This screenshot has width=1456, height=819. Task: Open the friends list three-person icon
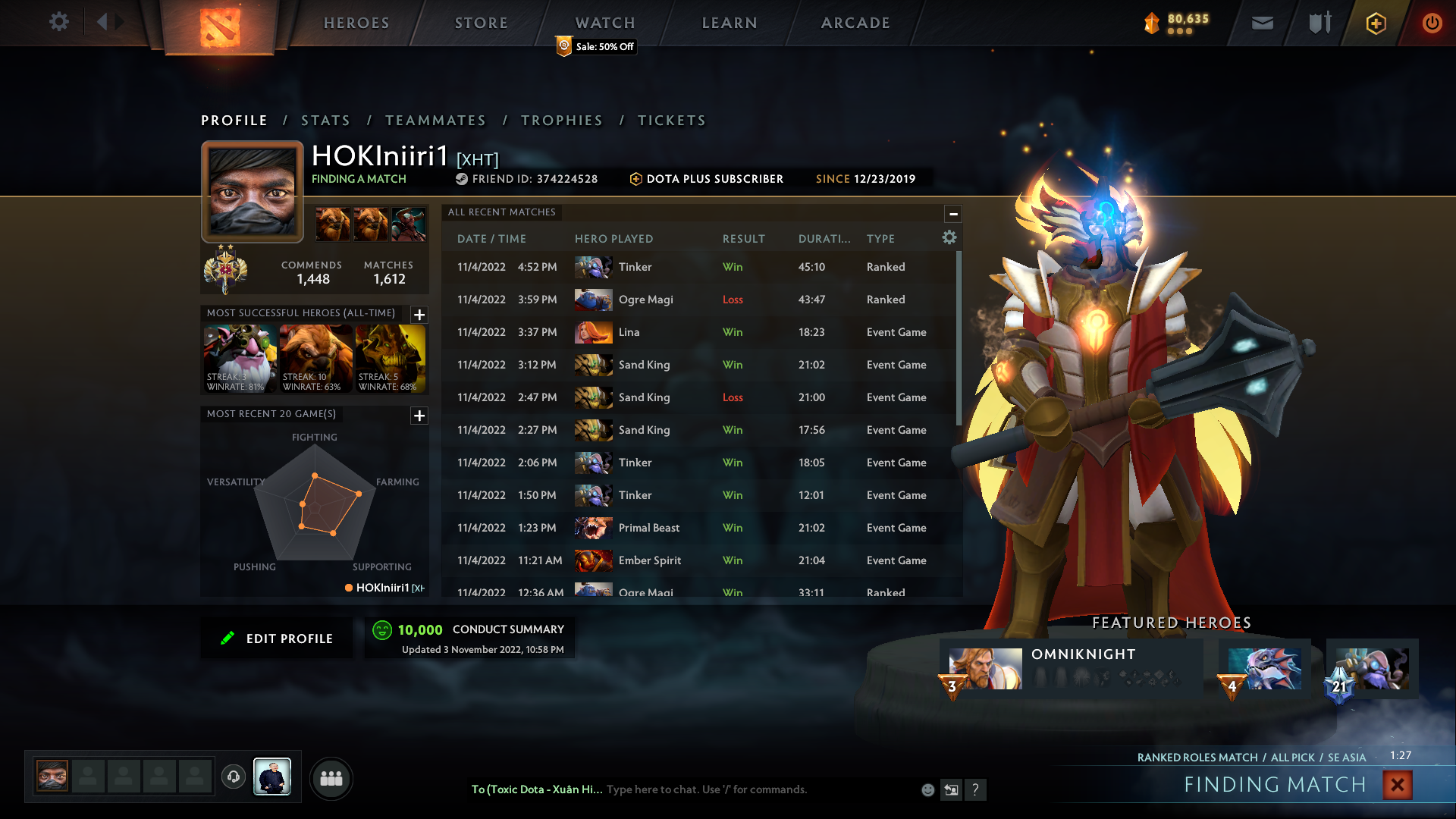tap(331, 778)
